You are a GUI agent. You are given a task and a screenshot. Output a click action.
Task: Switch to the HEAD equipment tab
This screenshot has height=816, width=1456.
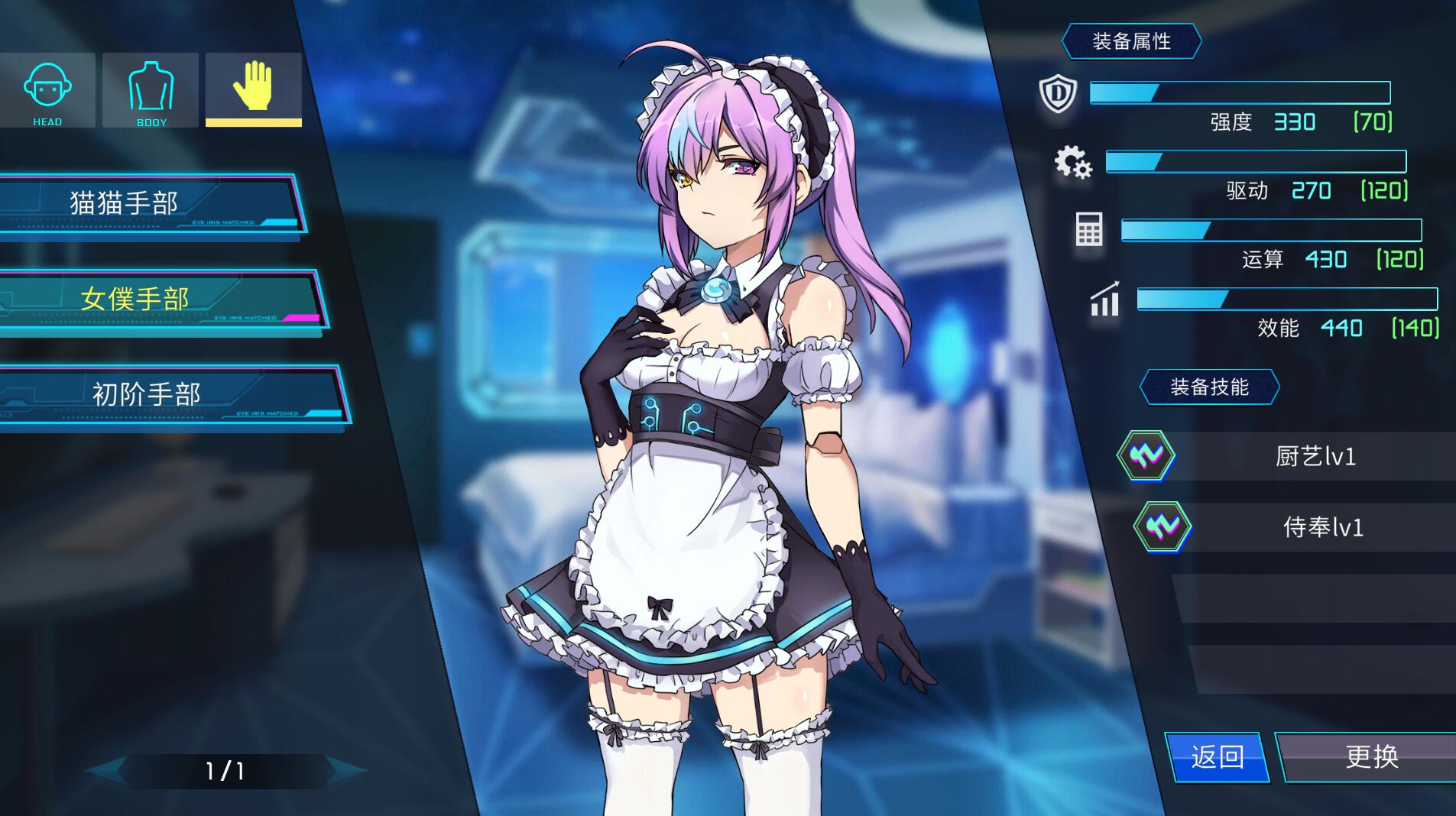point(47,90)
